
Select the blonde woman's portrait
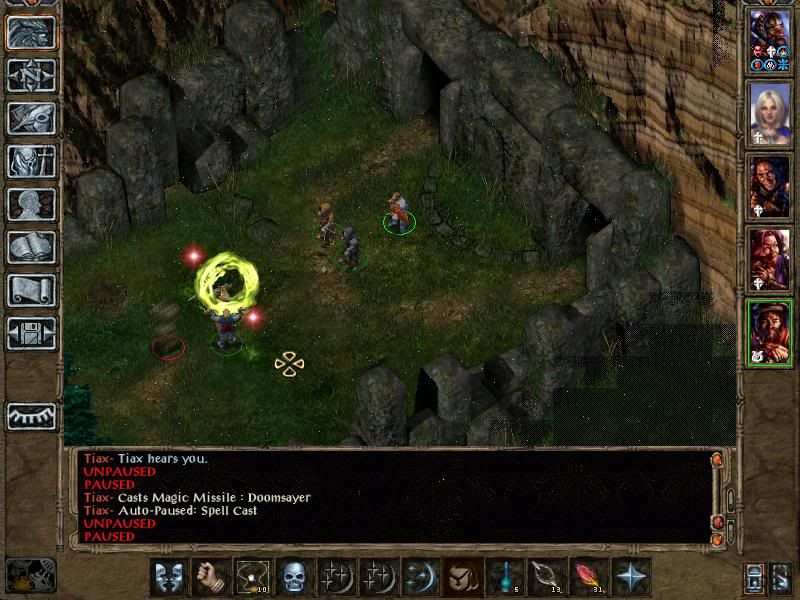[x=770, y=111]
